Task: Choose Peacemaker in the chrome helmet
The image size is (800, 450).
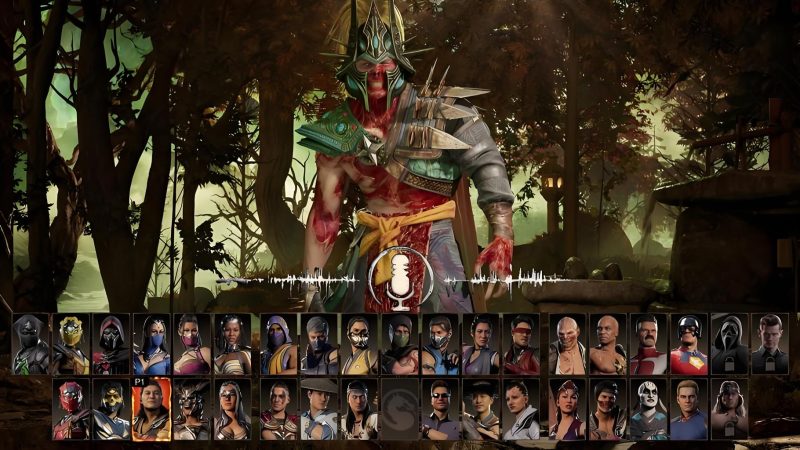Action: pyautogui.click(x=688, y=345)
